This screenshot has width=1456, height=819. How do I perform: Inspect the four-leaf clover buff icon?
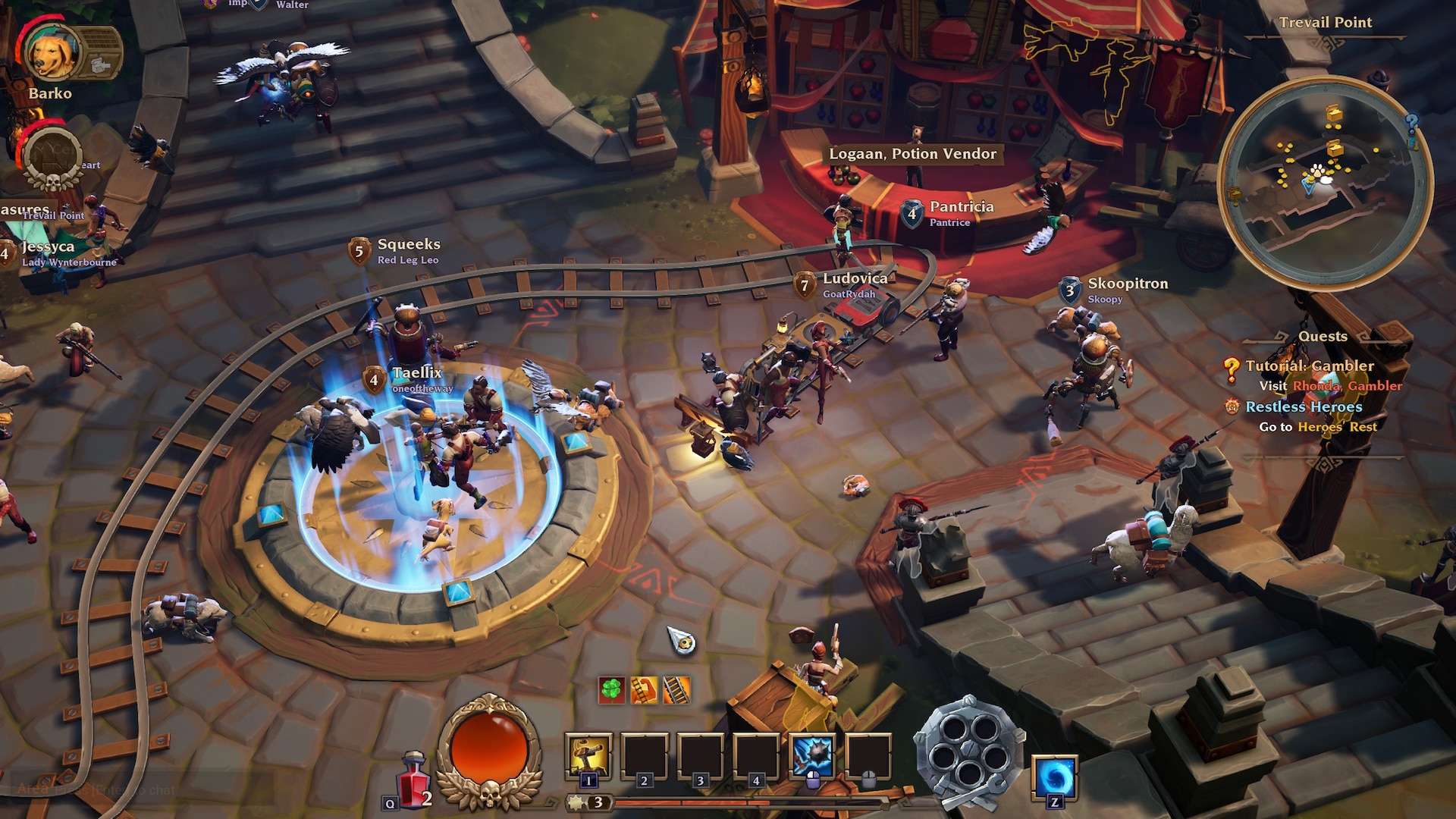point(611,690)
